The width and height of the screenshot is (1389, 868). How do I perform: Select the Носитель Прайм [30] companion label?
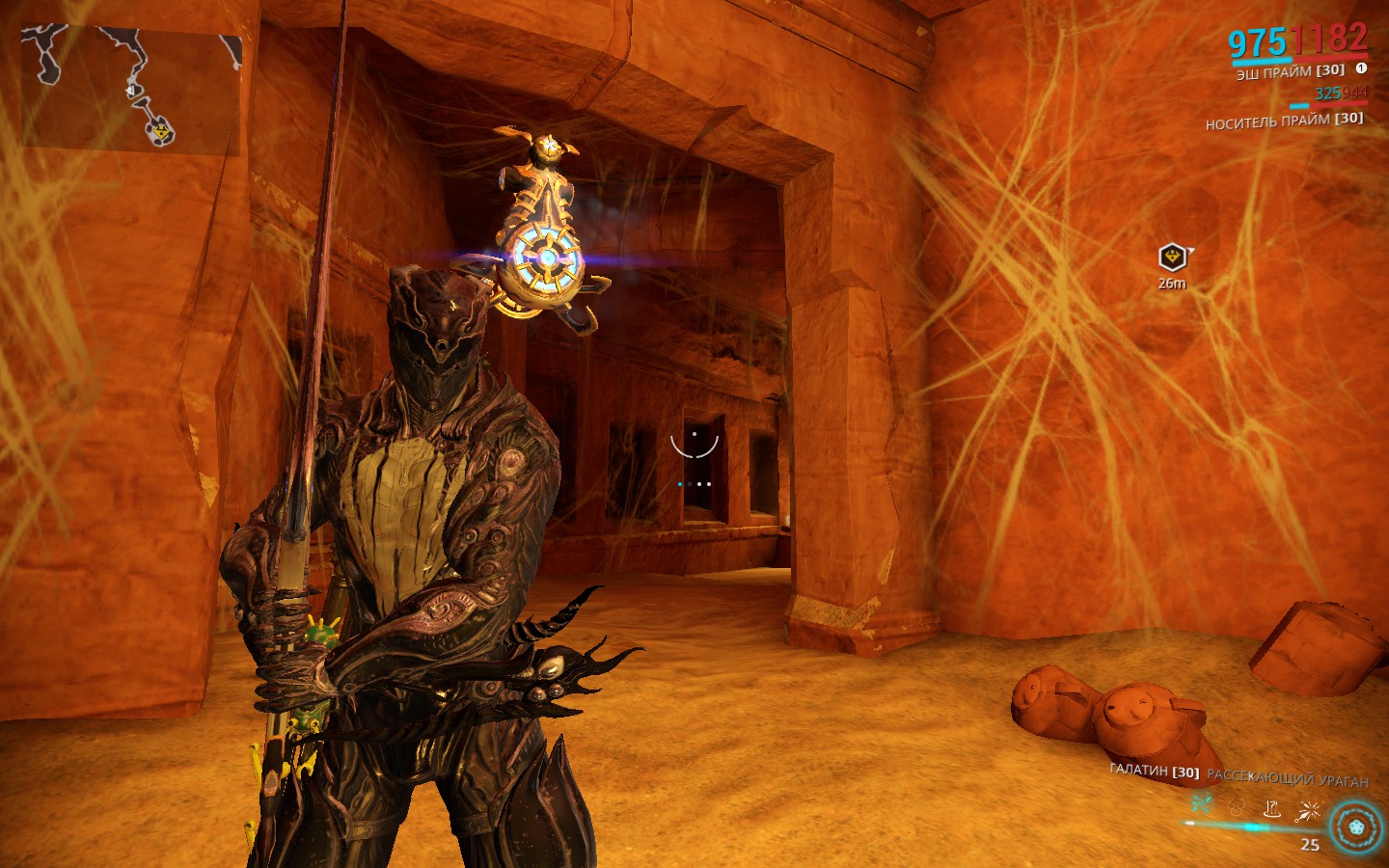tap(1286, 121)
